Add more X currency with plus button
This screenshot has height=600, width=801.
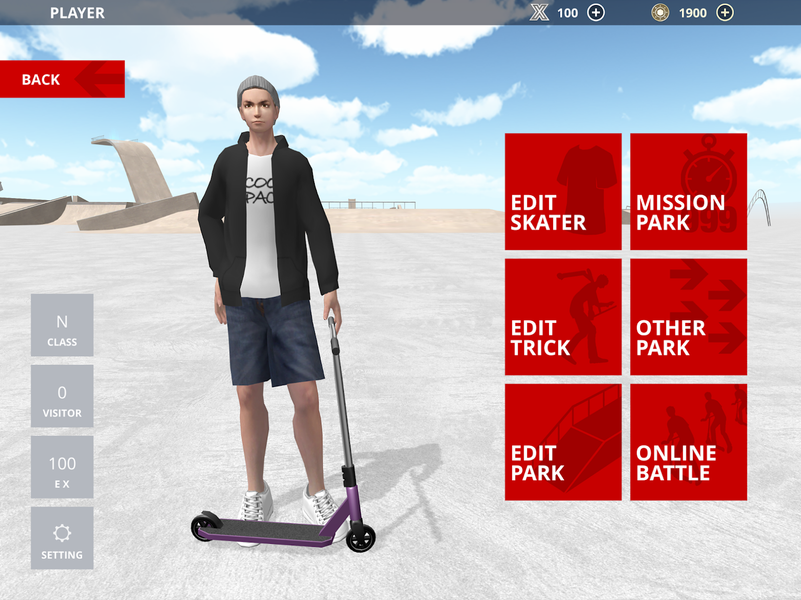[596, 12]
